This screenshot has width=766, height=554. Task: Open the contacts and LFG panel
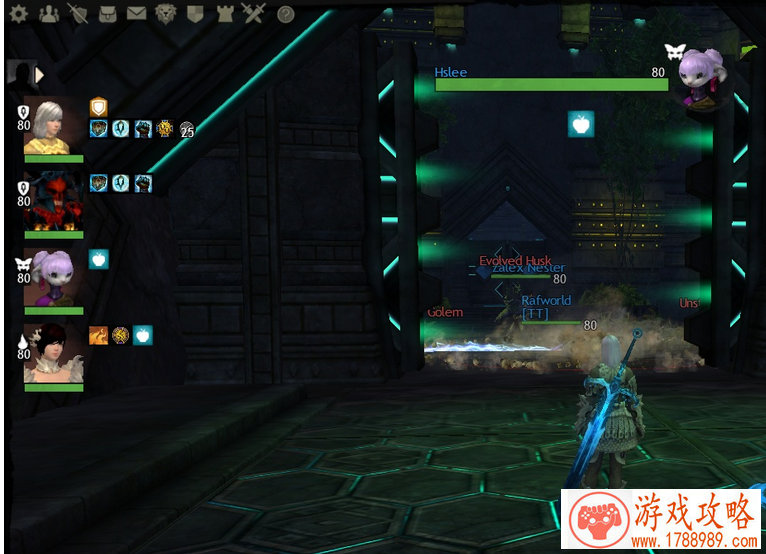(x=48, y=14)
